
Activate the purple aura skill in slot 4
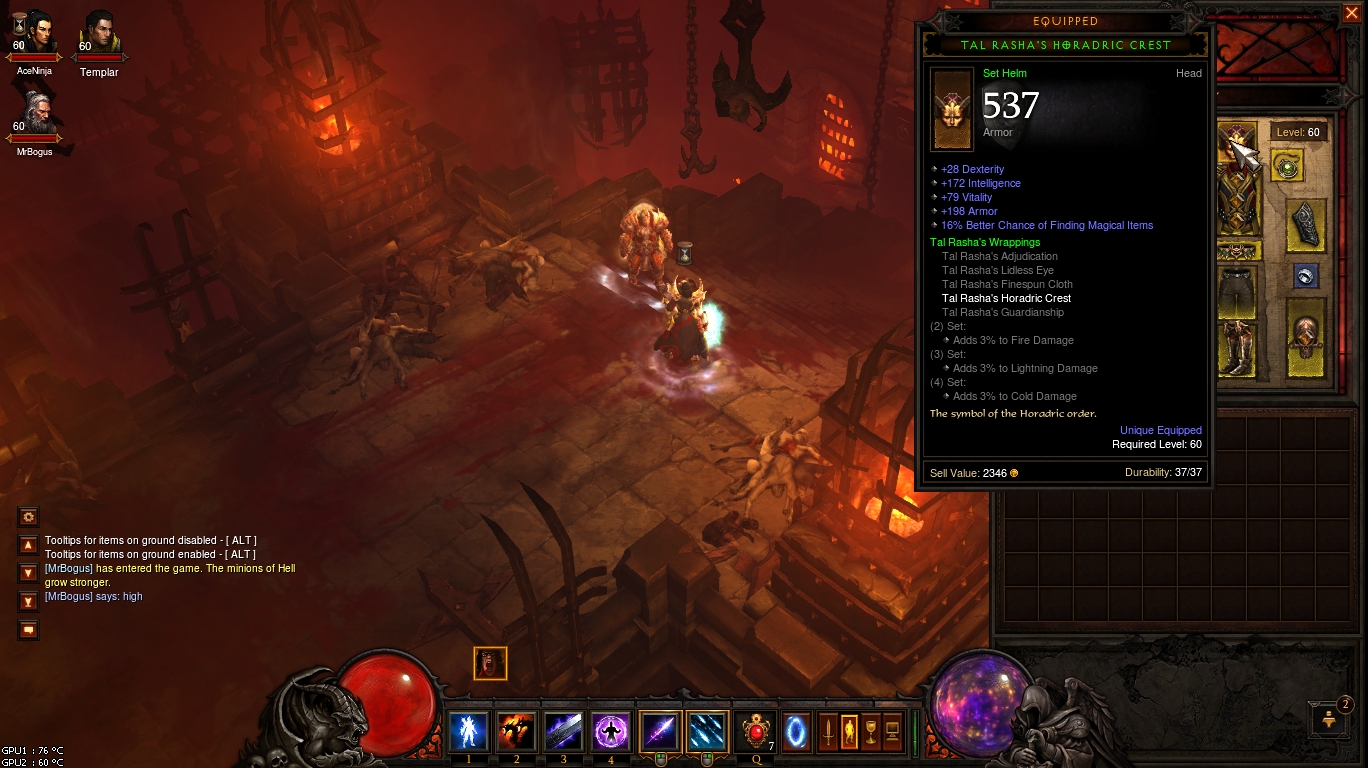[x=610, y=732]
